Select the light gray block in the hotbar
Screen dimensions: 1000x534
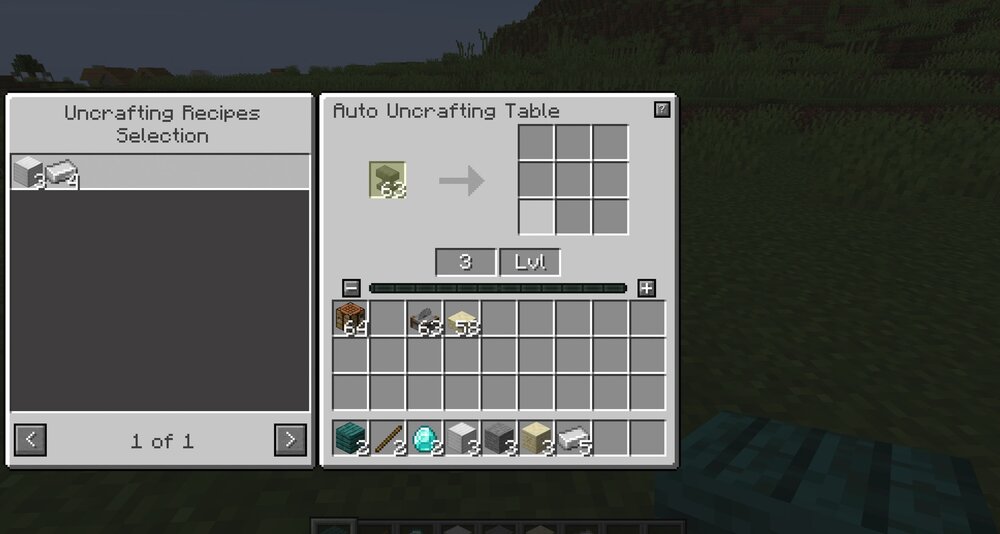point(461,438)
